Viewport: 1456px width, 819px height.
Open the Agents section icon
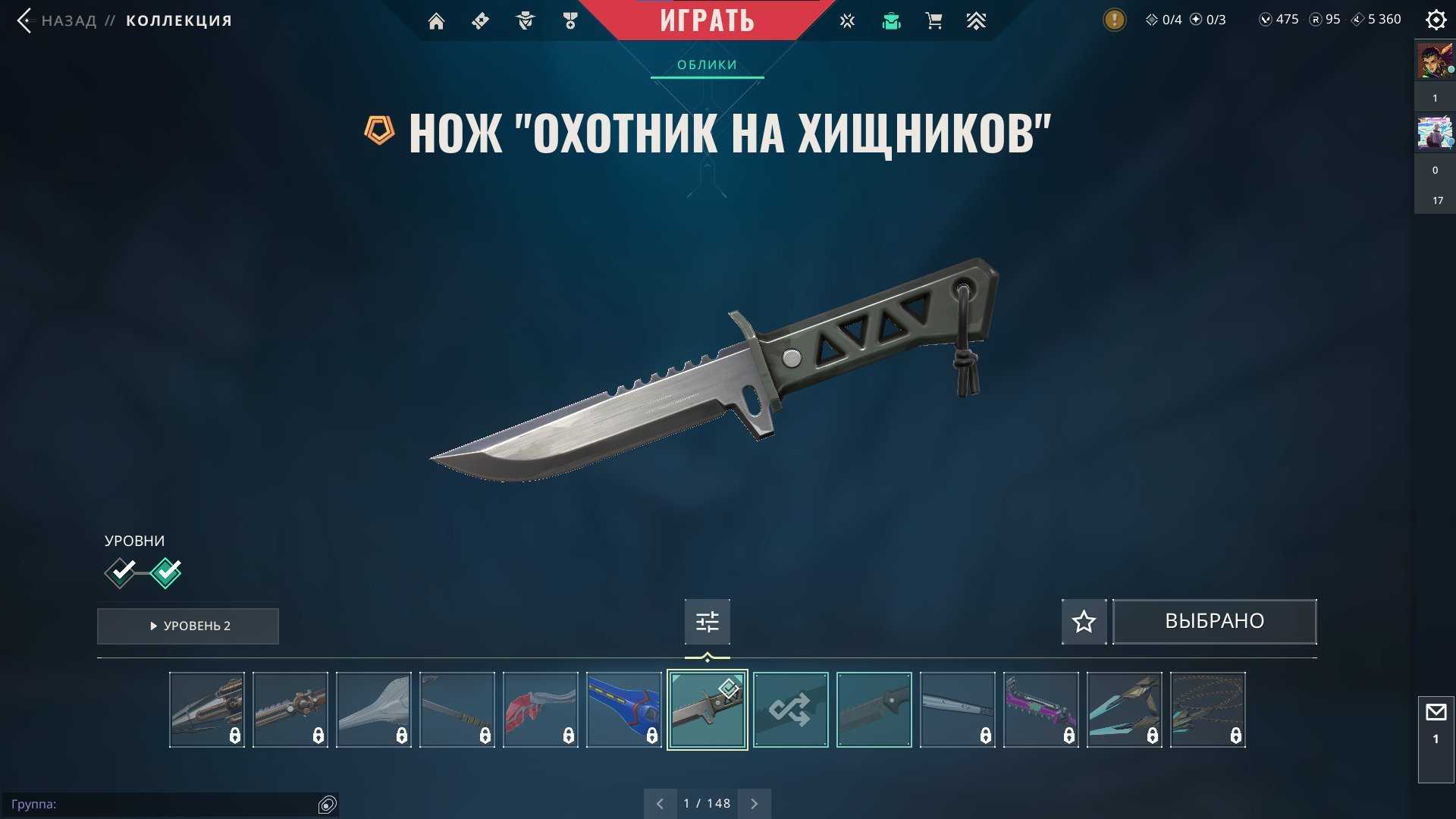click(524, 20)
